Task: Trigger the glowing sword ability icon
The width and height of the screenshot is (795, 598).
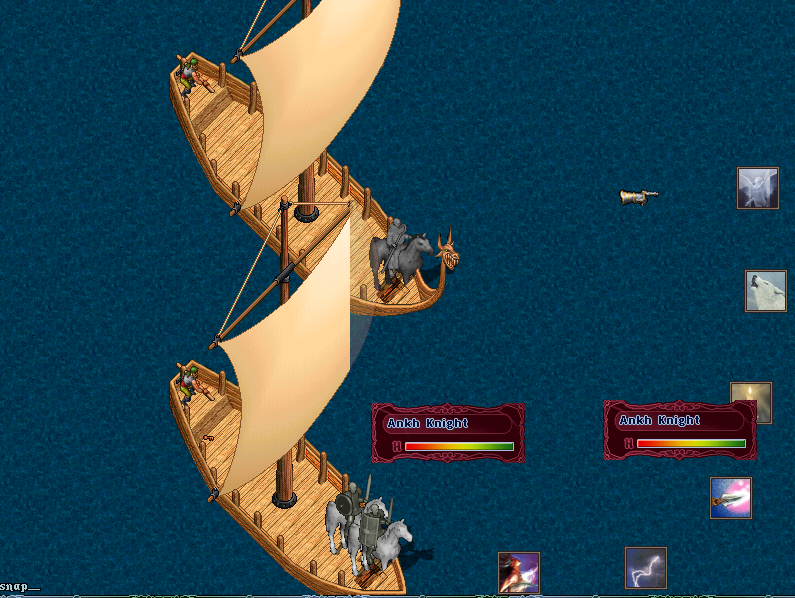Action: [730, 498]
